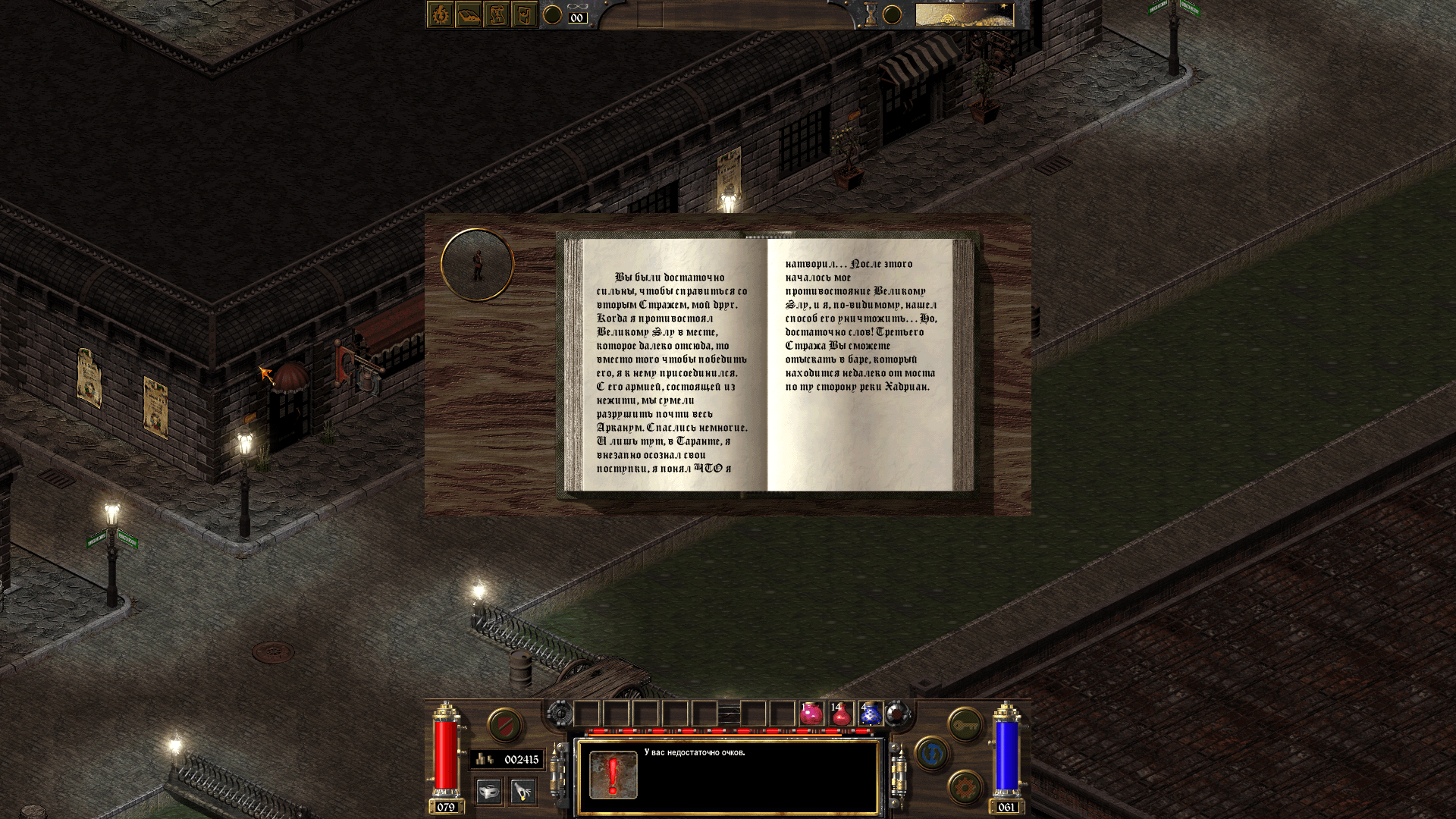Click the blue anchor emblem icon

pos(933,754)
